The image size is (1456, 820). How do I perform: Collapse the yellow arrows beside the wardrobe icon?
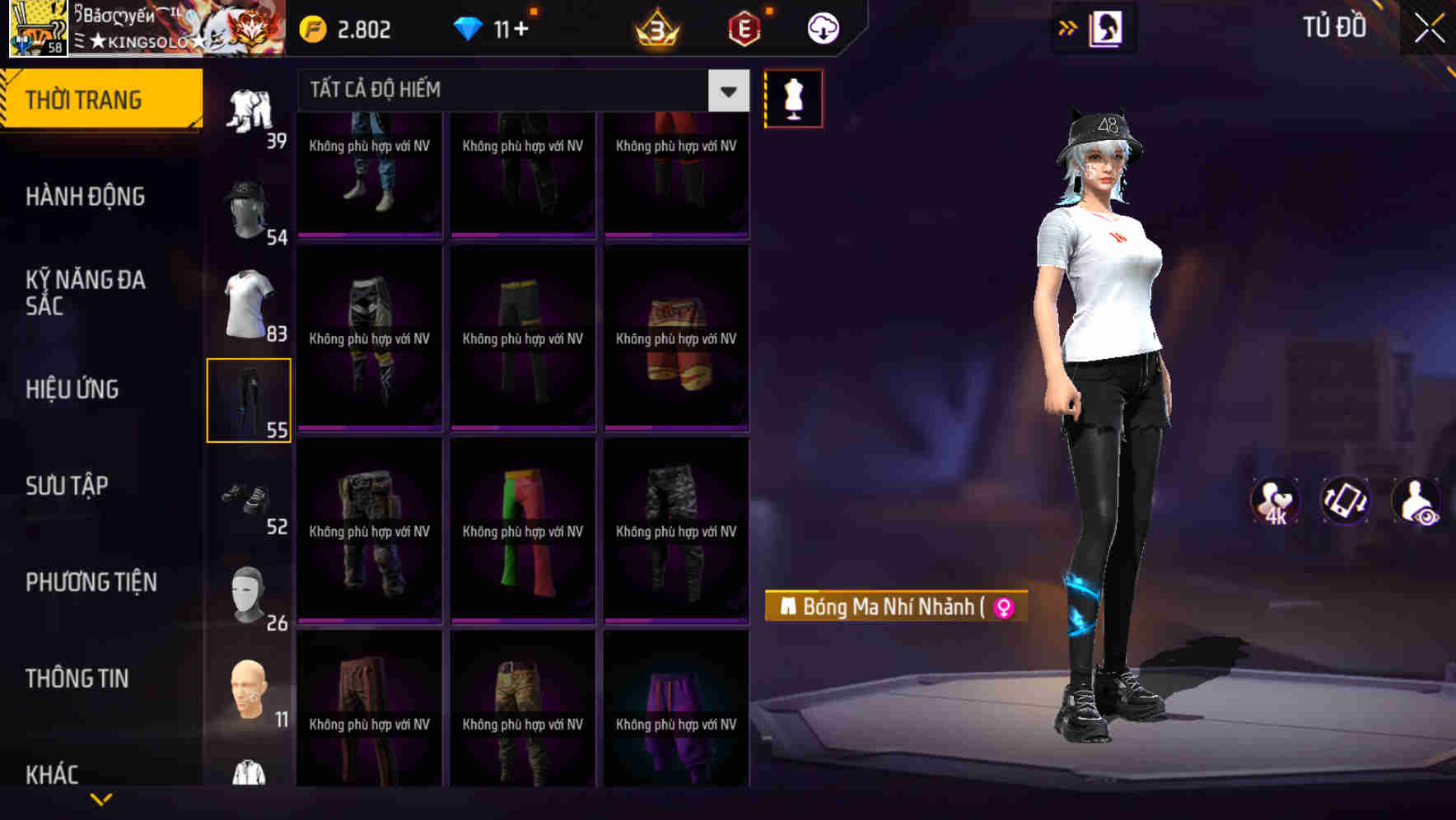1067,27
